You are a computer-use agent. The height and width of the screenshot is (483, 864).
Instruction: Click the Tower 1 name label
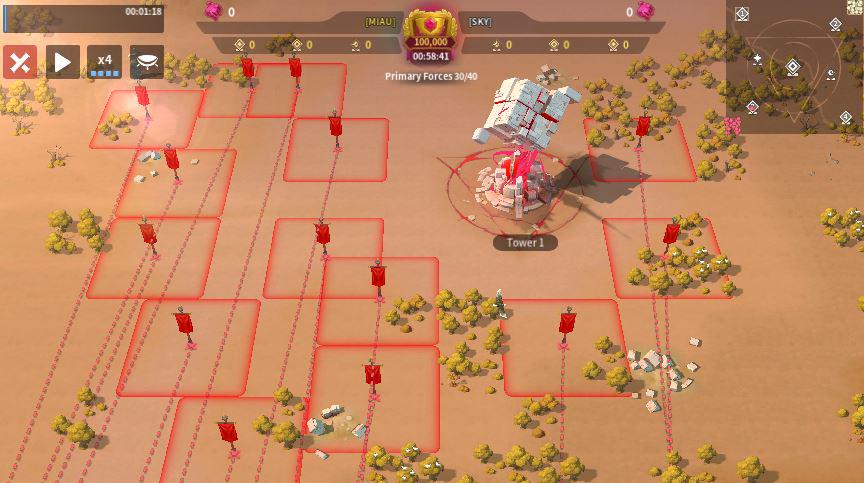525,242
